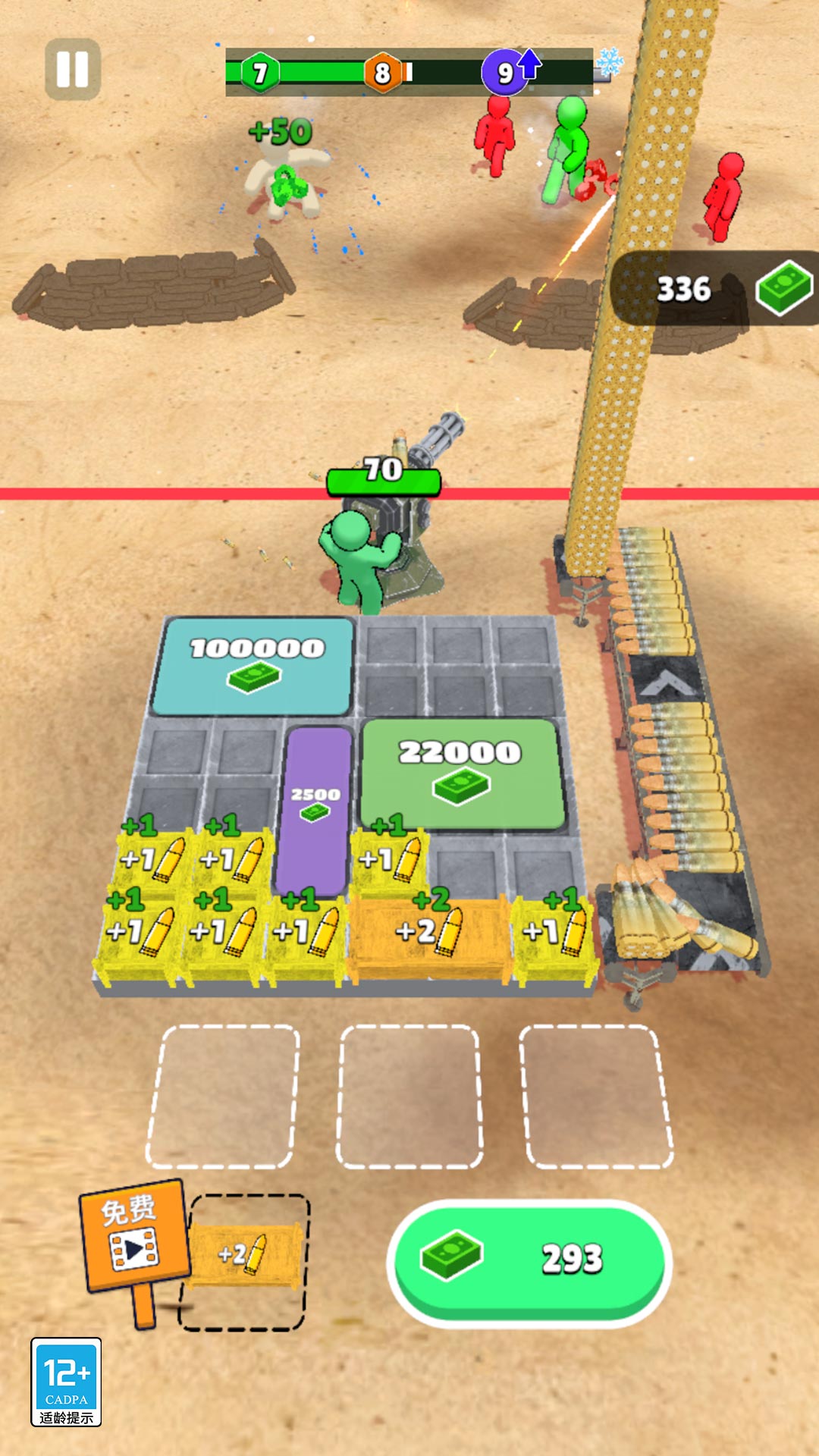Image resolution: width=819 pixels, height=1456 pixels.
Task: Unlock the 100000 cash blue tile
Action: tap(254, 665)
